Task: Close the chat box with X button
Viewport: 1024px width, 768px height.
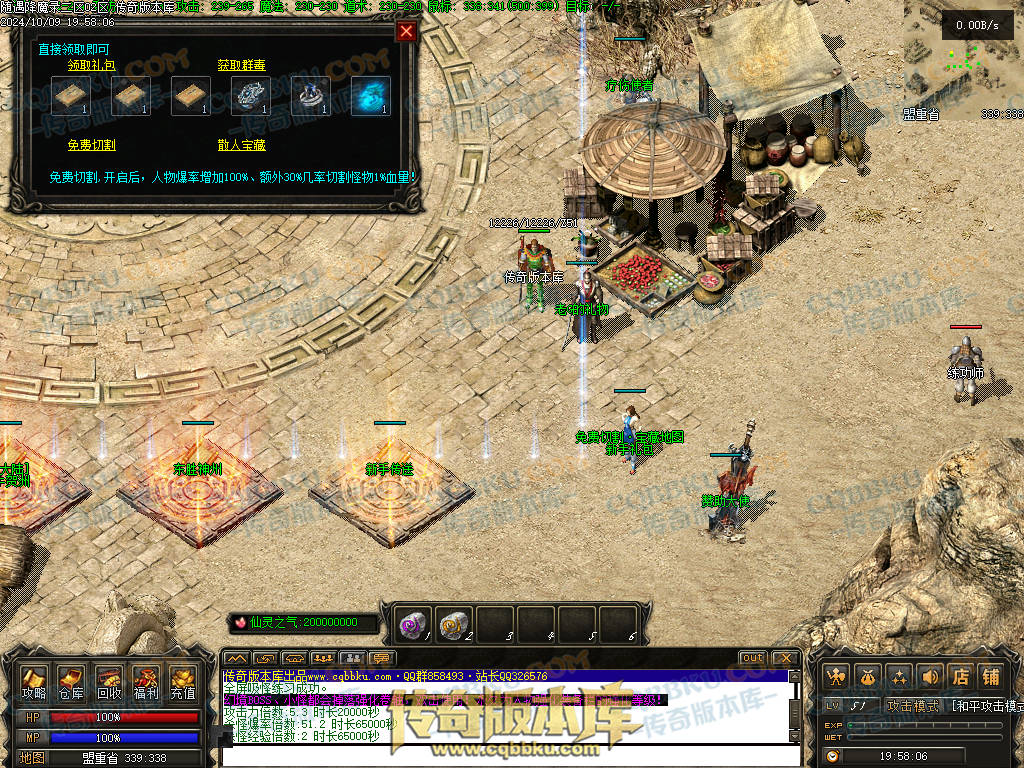Action: pos(785,658)
